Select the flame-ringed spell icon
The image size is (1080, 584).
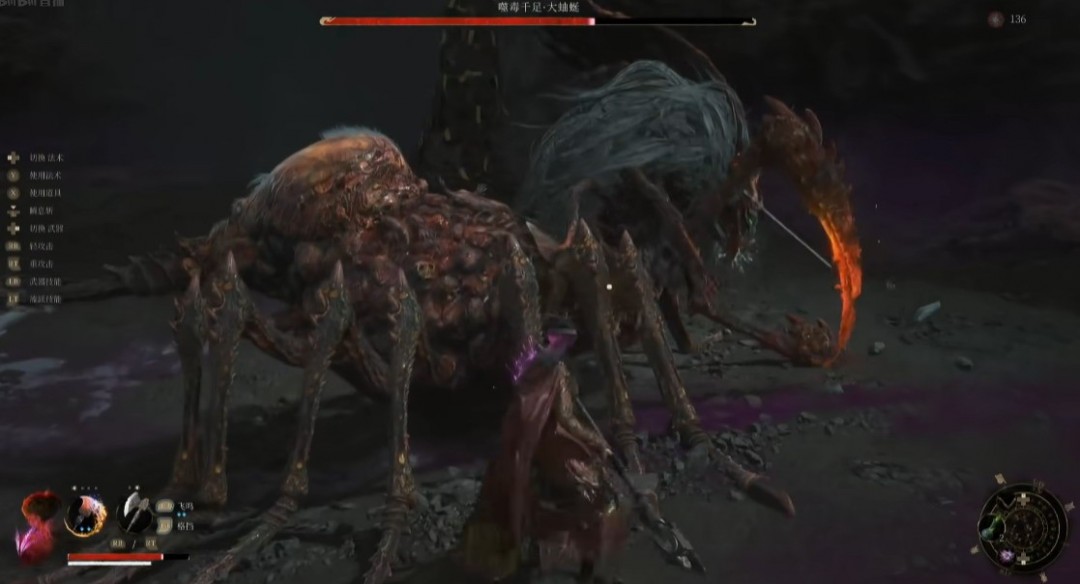(86, 515)
